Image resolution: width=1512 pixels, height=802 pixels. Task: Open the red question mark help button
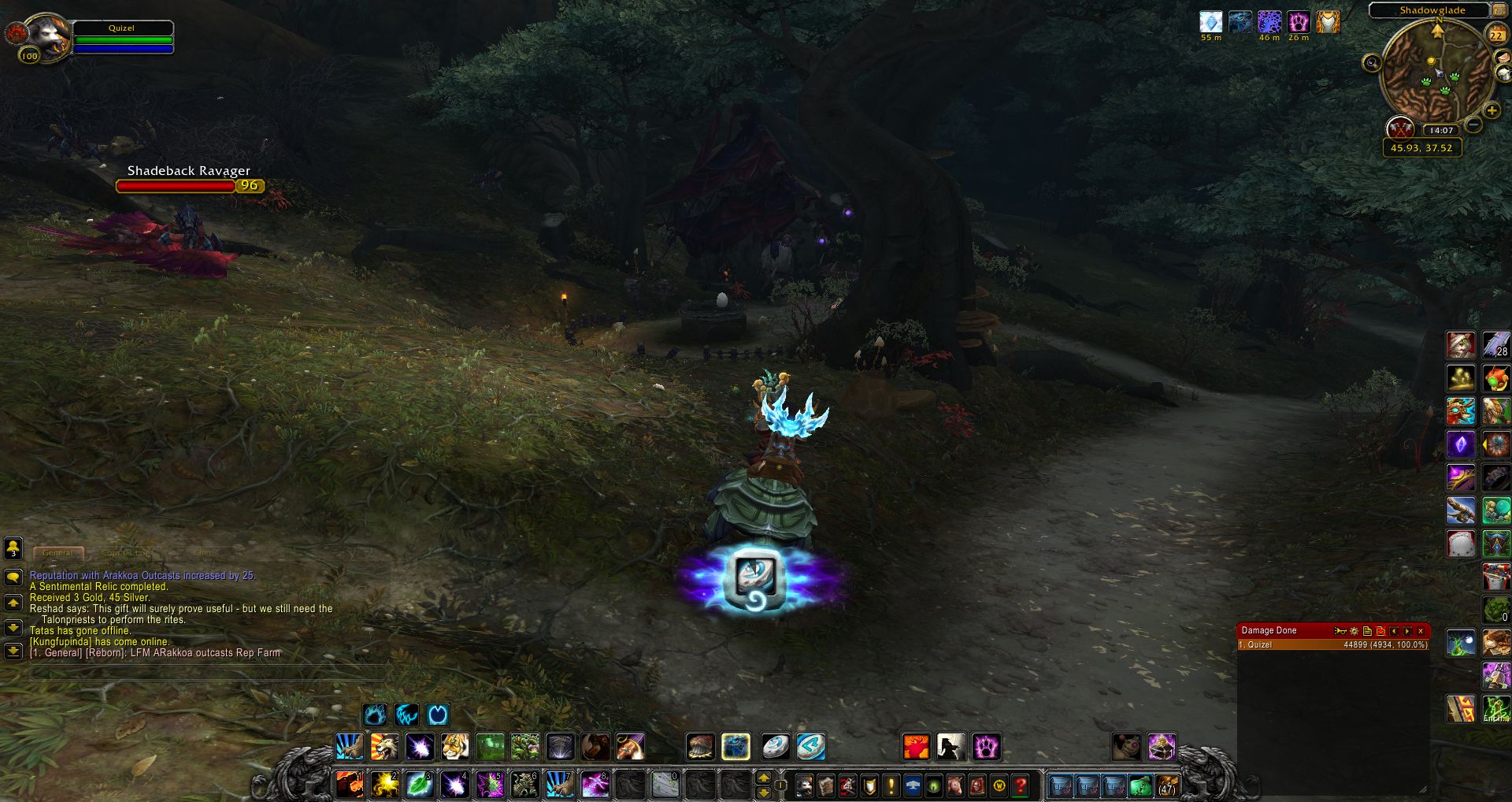(x=1021, y=785)
